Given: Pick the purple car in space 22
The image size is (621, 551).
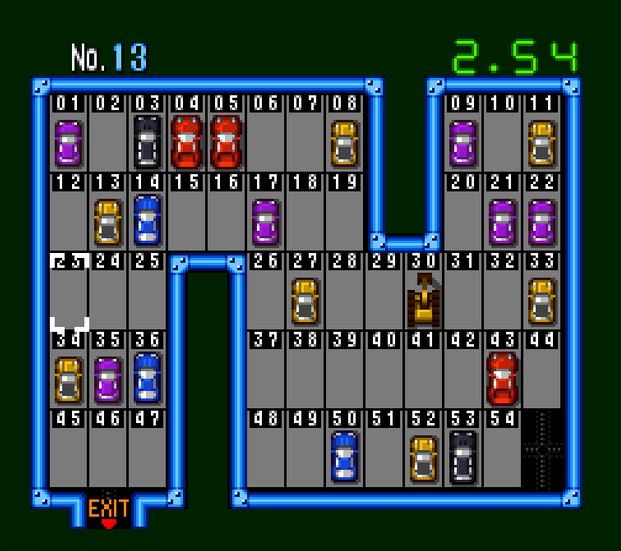Looking at the screenshot, I should coord(541,221).
